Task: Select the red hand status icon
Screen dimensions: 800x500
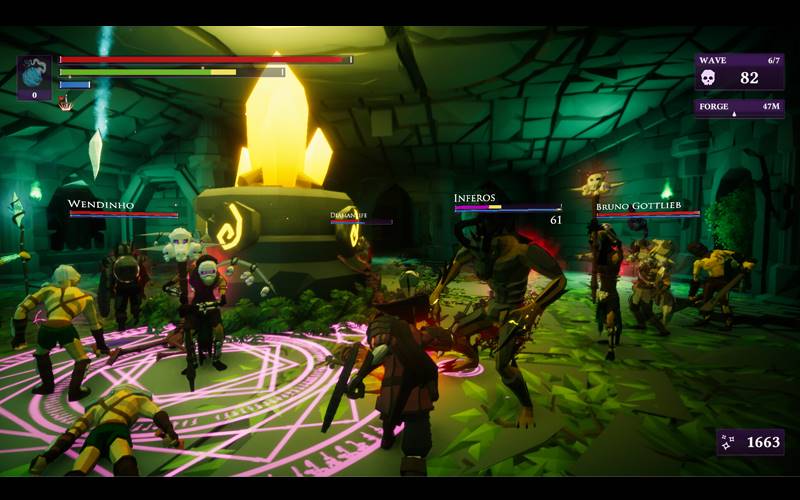Action: coord(65,102)
